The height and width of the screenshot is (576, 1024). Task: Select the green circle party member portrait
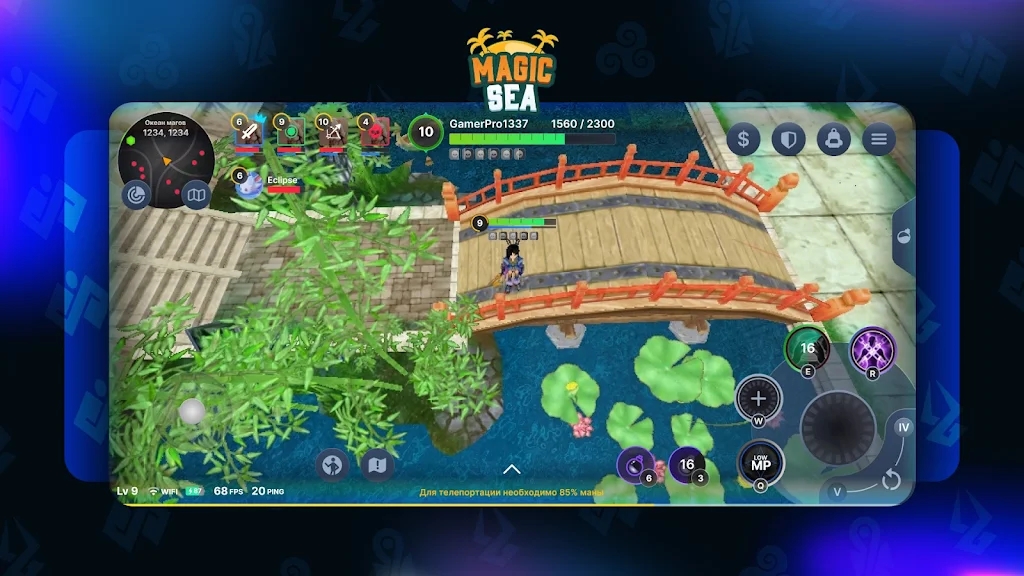(x=290, y=133)
